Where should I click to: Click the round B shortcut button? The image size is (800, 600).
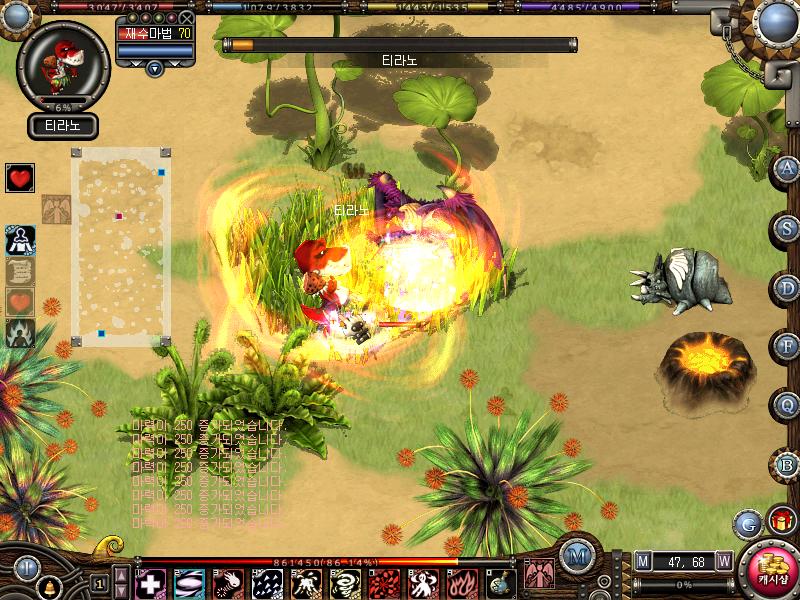(x=788, y=464)
